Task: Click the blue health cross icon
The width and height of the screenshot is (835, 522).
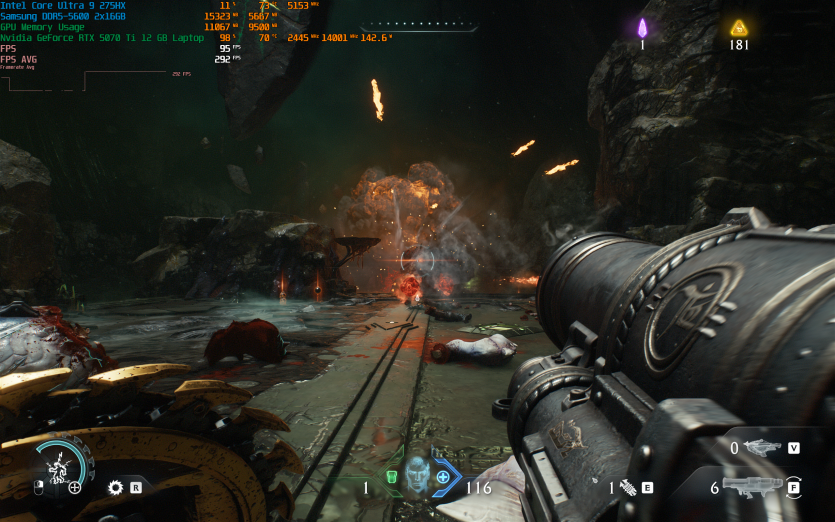Action: (443, 477)
